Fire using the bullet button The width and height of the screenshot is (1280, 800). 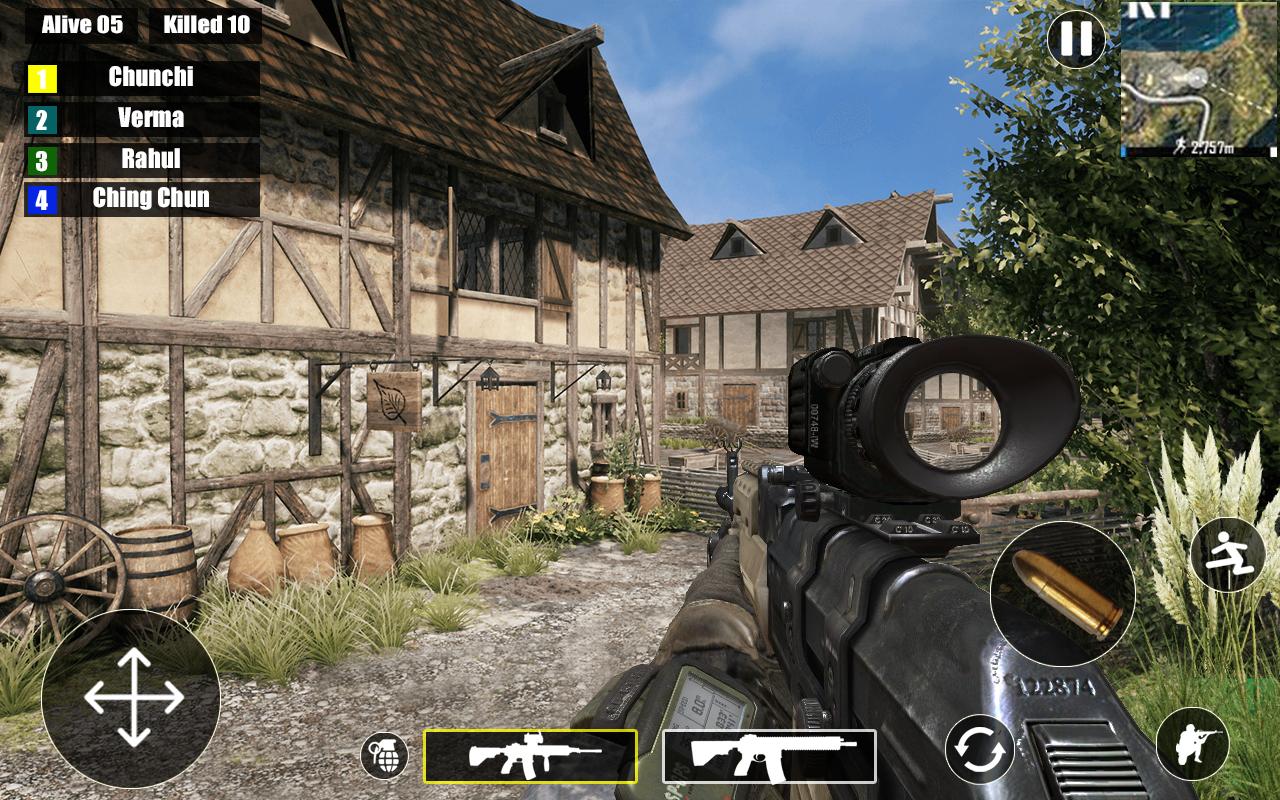pyautogui.click(x=1062, y=593)
